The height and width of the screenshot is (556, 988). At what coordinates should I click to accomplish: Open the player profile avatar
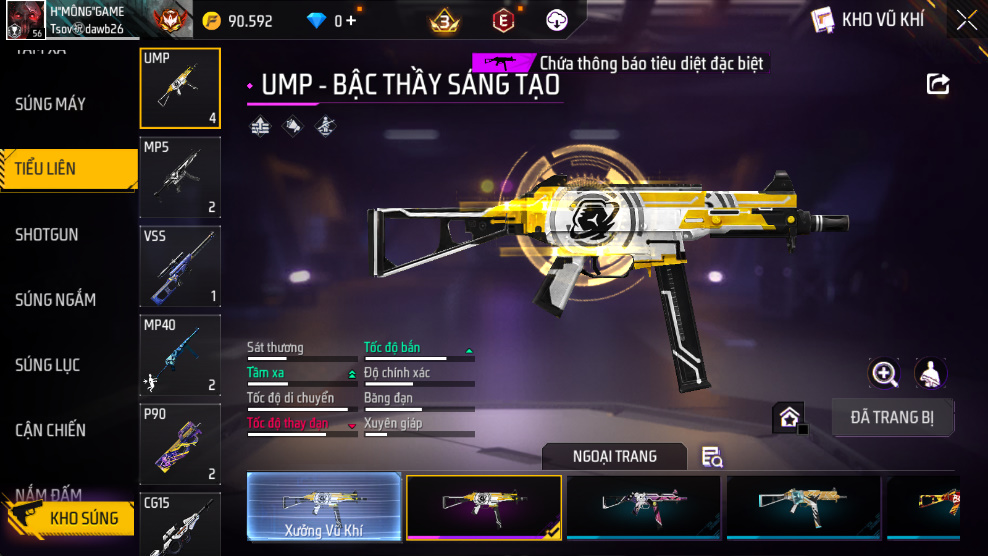pyautogui.click(x=25, y=20)
